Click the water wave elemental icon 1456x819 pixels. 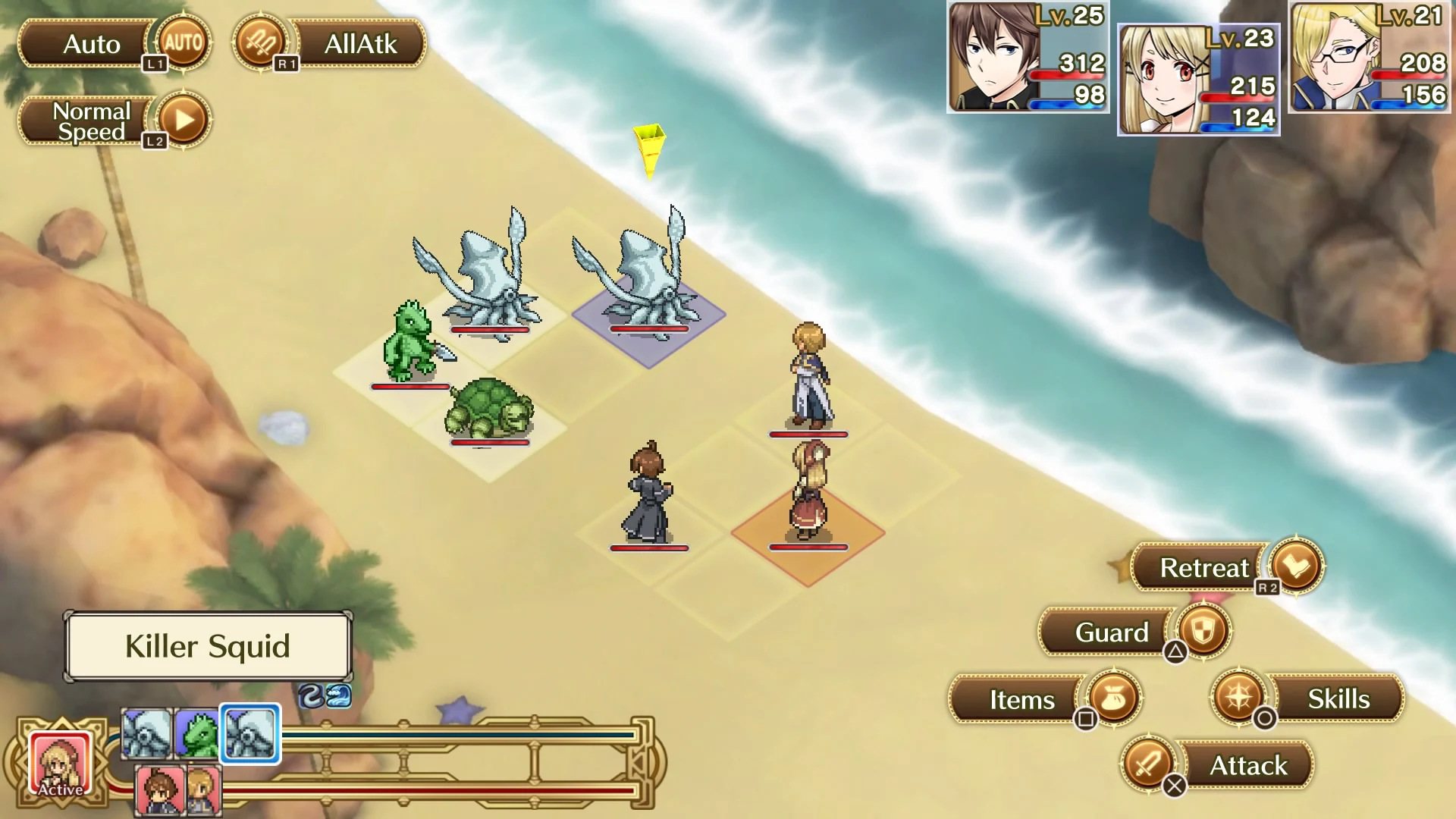[339, 696]
